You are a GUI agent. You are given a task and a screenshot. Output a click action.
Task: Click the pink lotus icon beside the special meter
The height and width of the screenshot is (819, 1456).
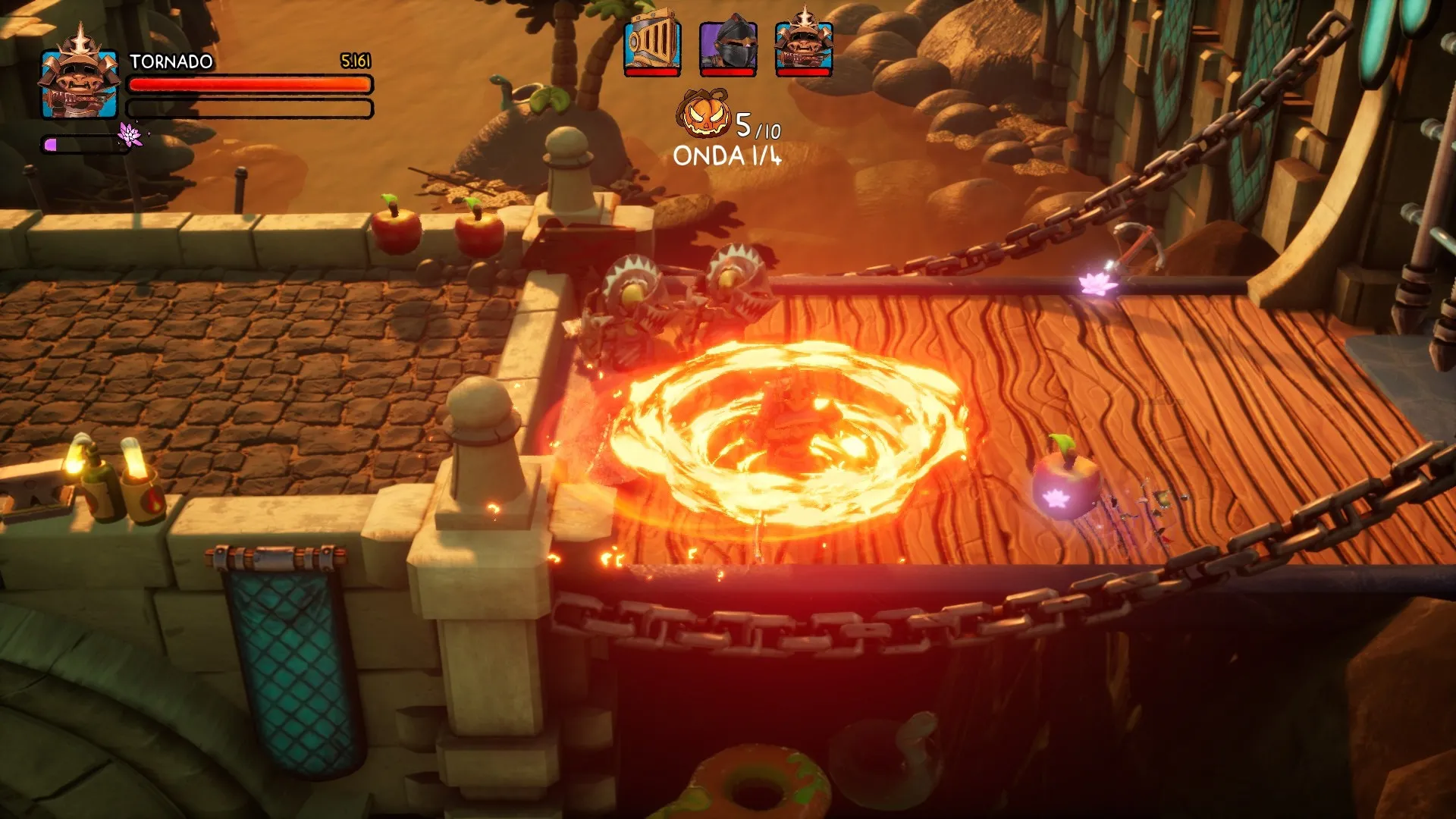coord(130,135)
